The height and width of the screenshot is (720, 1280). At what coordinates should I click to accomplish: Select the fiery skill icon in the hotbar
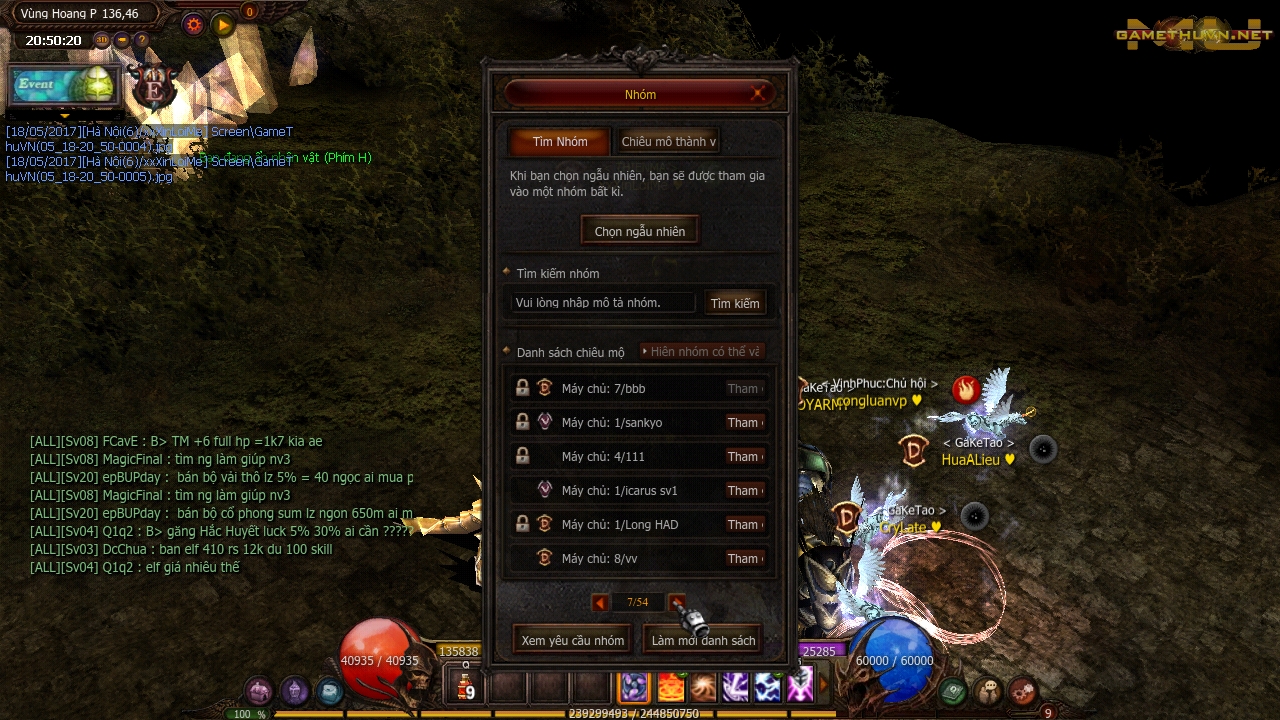point(670,687)
